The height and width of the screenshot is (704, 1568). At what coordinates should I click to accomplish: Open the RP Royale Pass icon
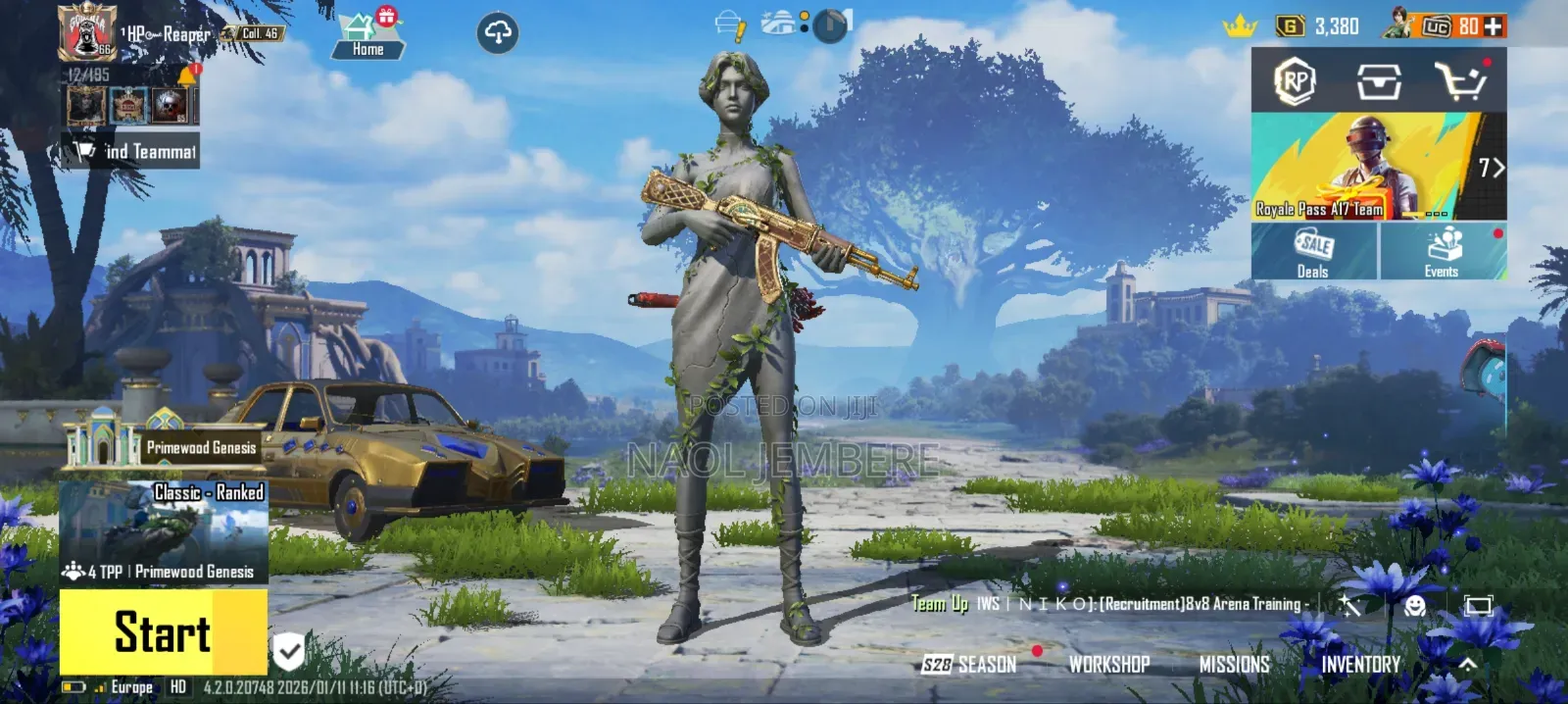point(1295,81)
